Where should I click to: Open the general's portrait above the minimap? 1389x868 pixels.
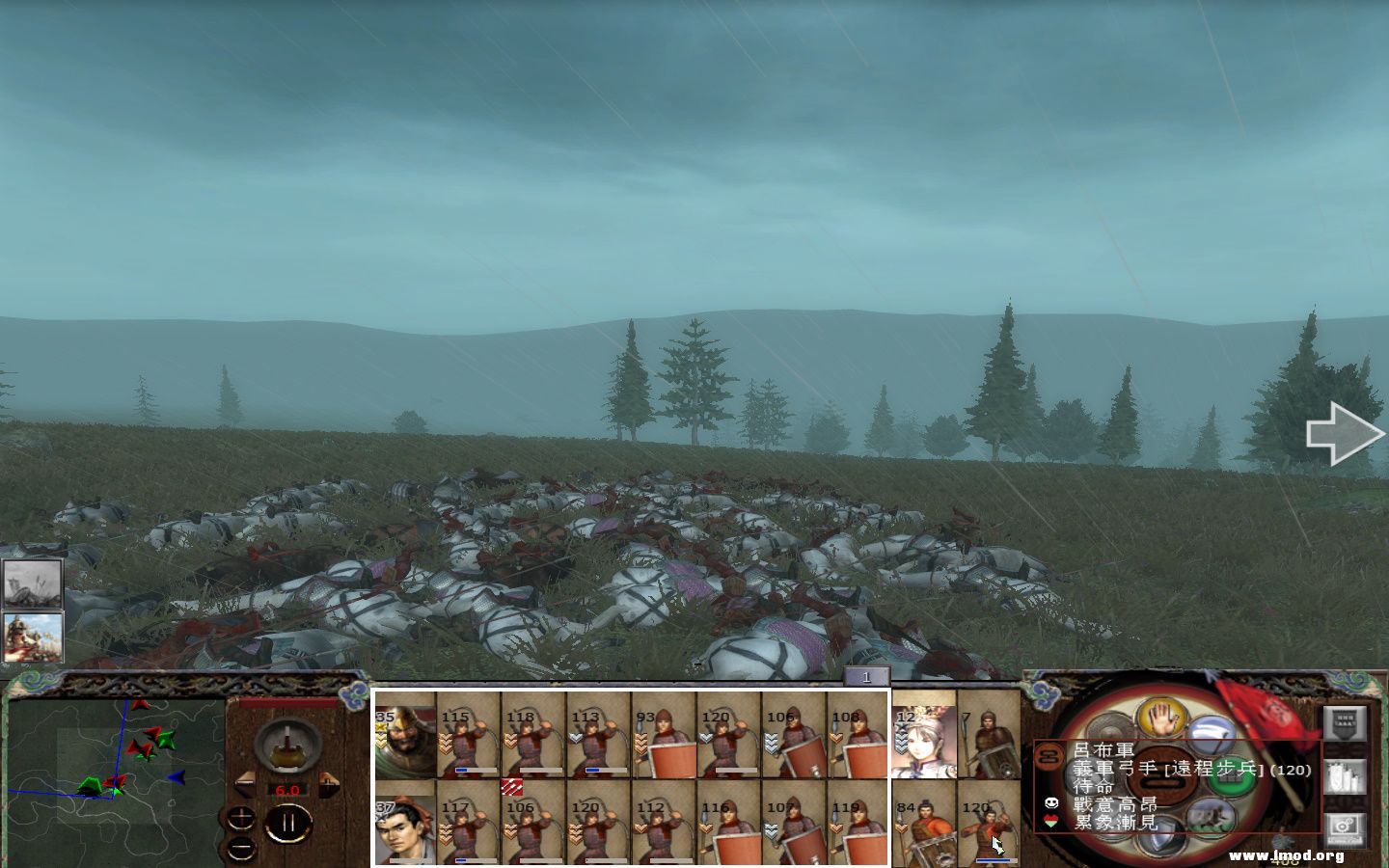[35, 637]
